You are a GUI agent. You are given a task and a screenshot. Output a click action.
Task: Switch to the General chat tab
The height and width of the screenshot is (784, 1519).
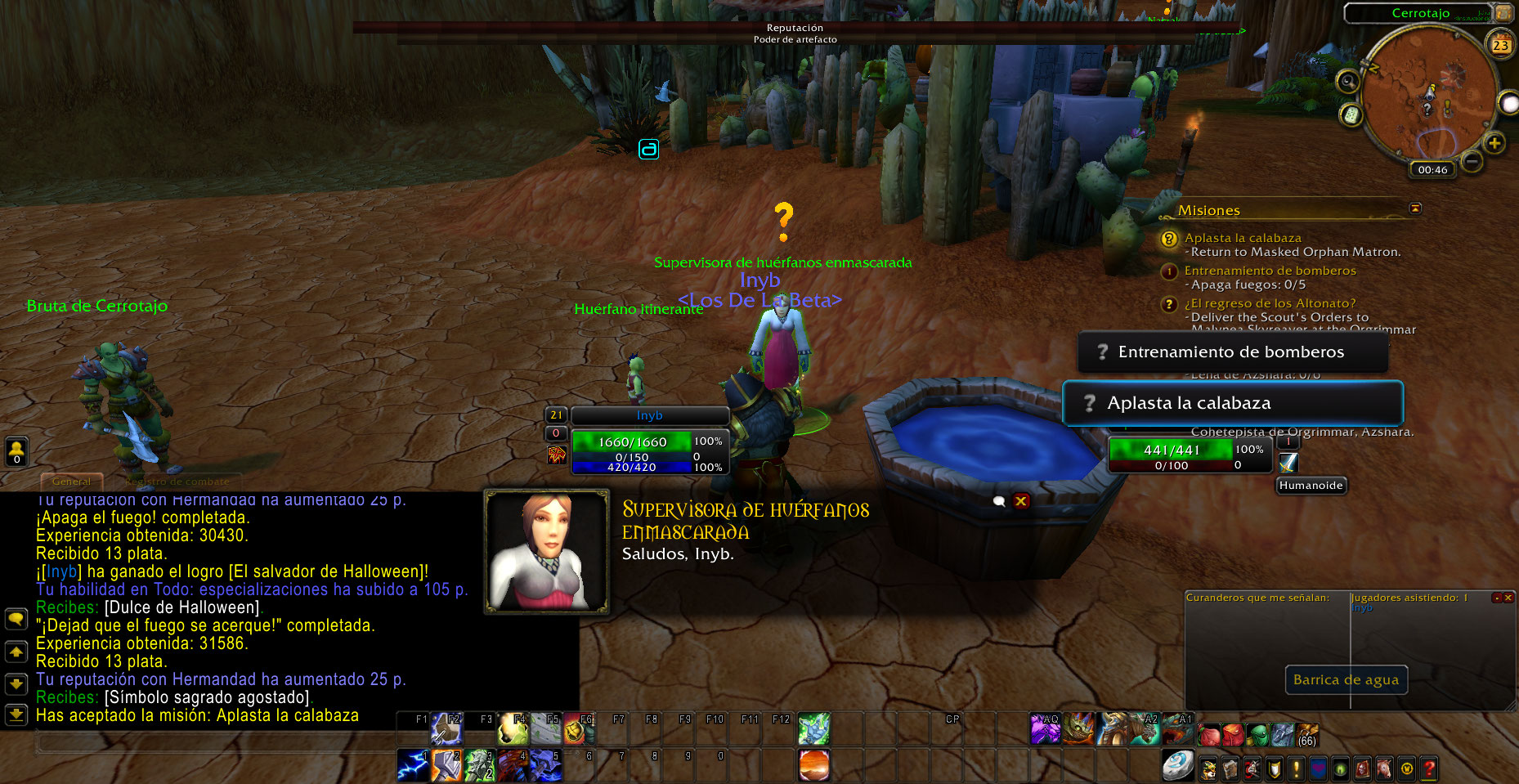[72, 482]
